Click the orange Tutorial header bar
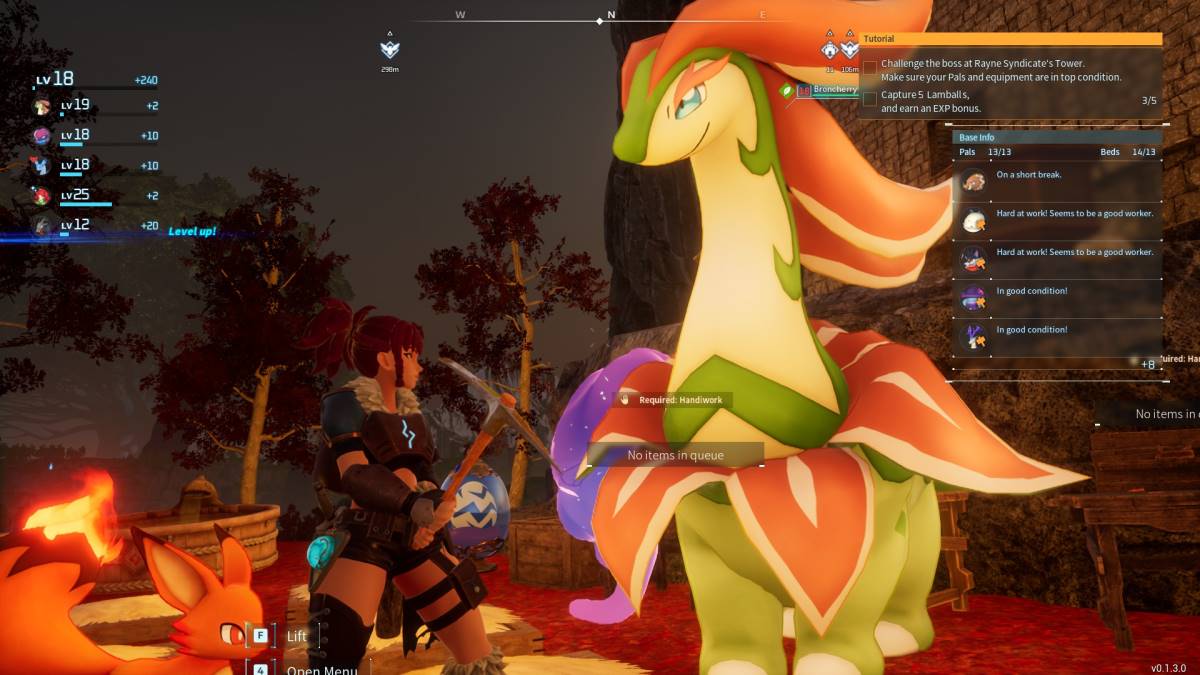Screen dimensions: 1200x675 point(1011,39)
